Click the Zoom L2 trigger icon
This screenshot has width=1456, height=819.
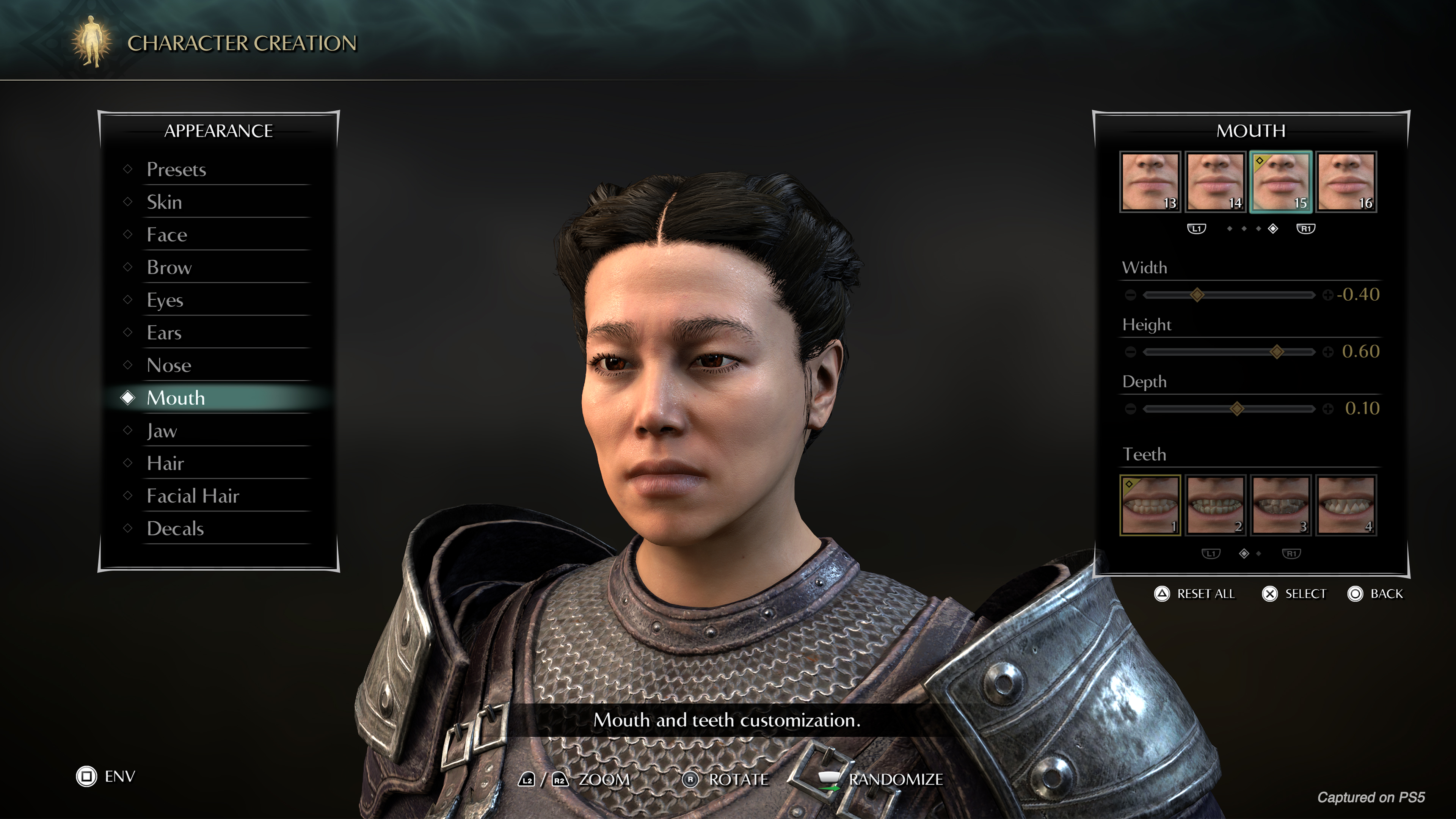coord(527,779)
